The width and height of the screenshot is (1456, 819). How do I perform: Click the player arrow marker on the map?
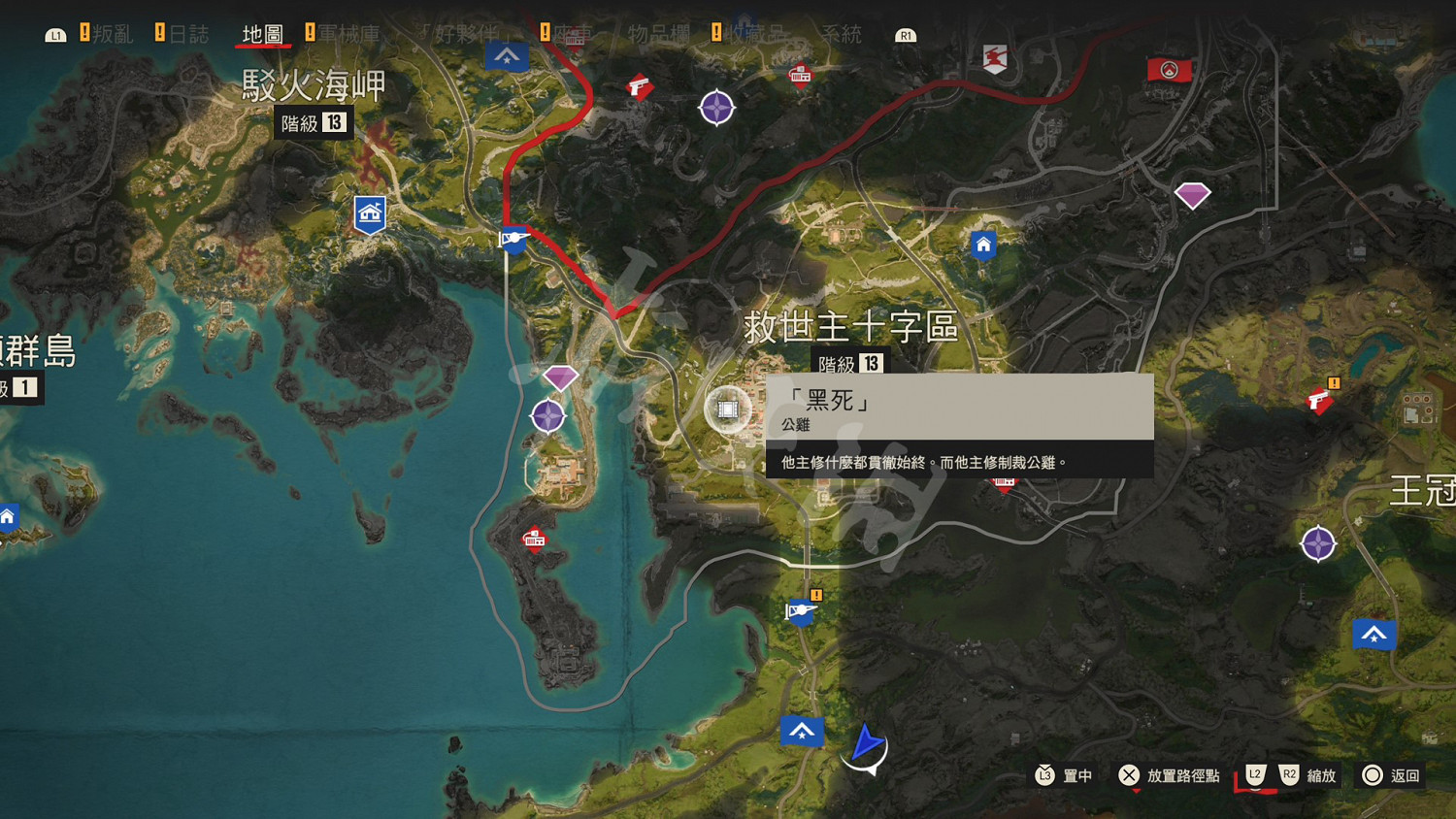click(867, 745)
